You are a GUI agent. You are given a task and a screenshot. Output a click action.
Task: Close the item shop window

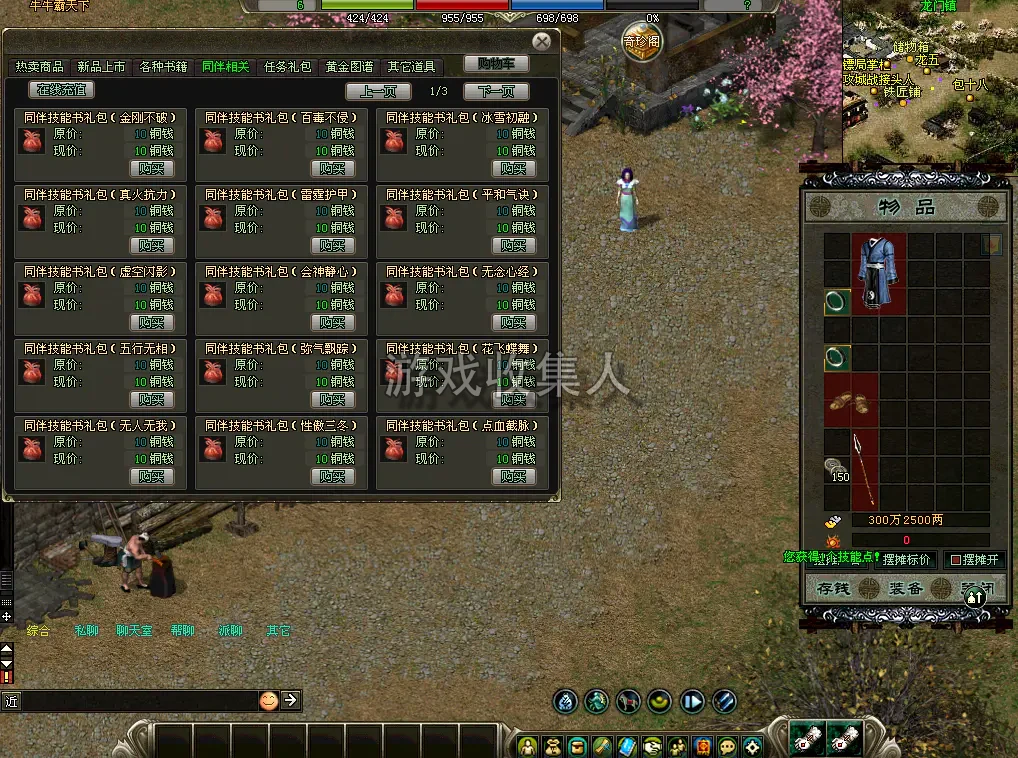(541, 42)
